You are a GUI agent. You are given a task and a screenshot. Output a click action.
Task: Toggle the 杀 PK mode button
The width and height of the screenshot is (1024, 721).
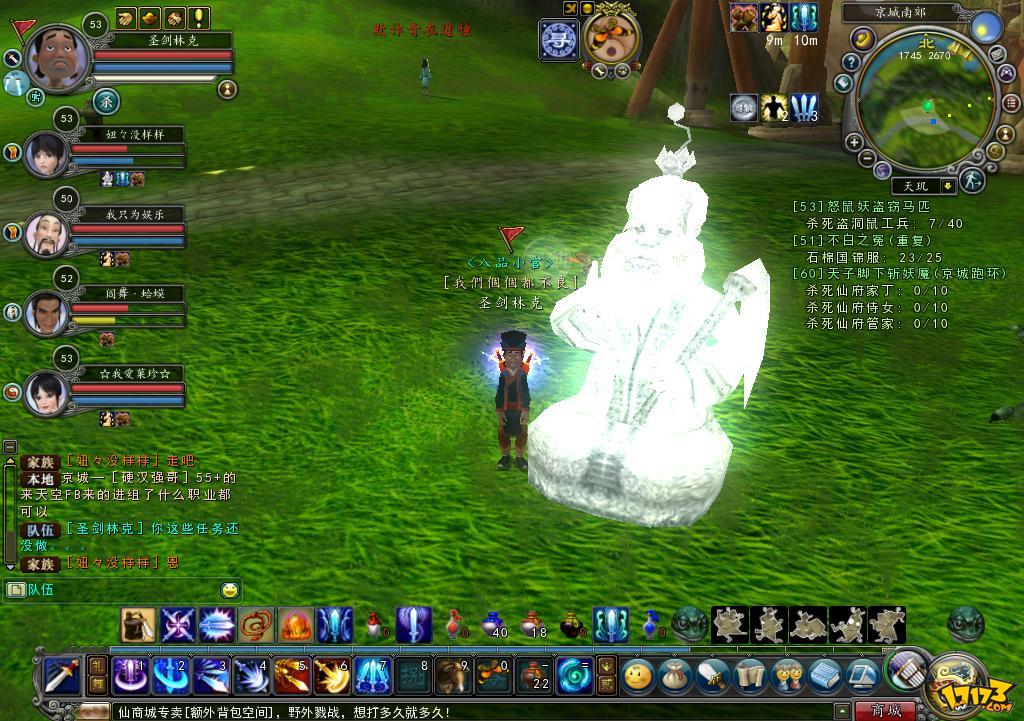tap(107, 101)
